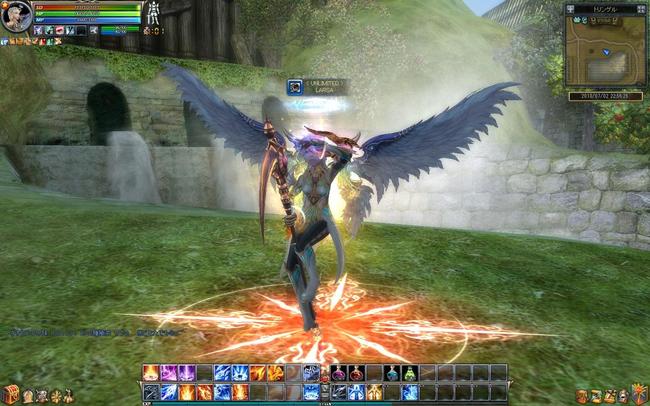Select the lips status icon under the bars
The image size is (650, 406).
pos(60,31)
